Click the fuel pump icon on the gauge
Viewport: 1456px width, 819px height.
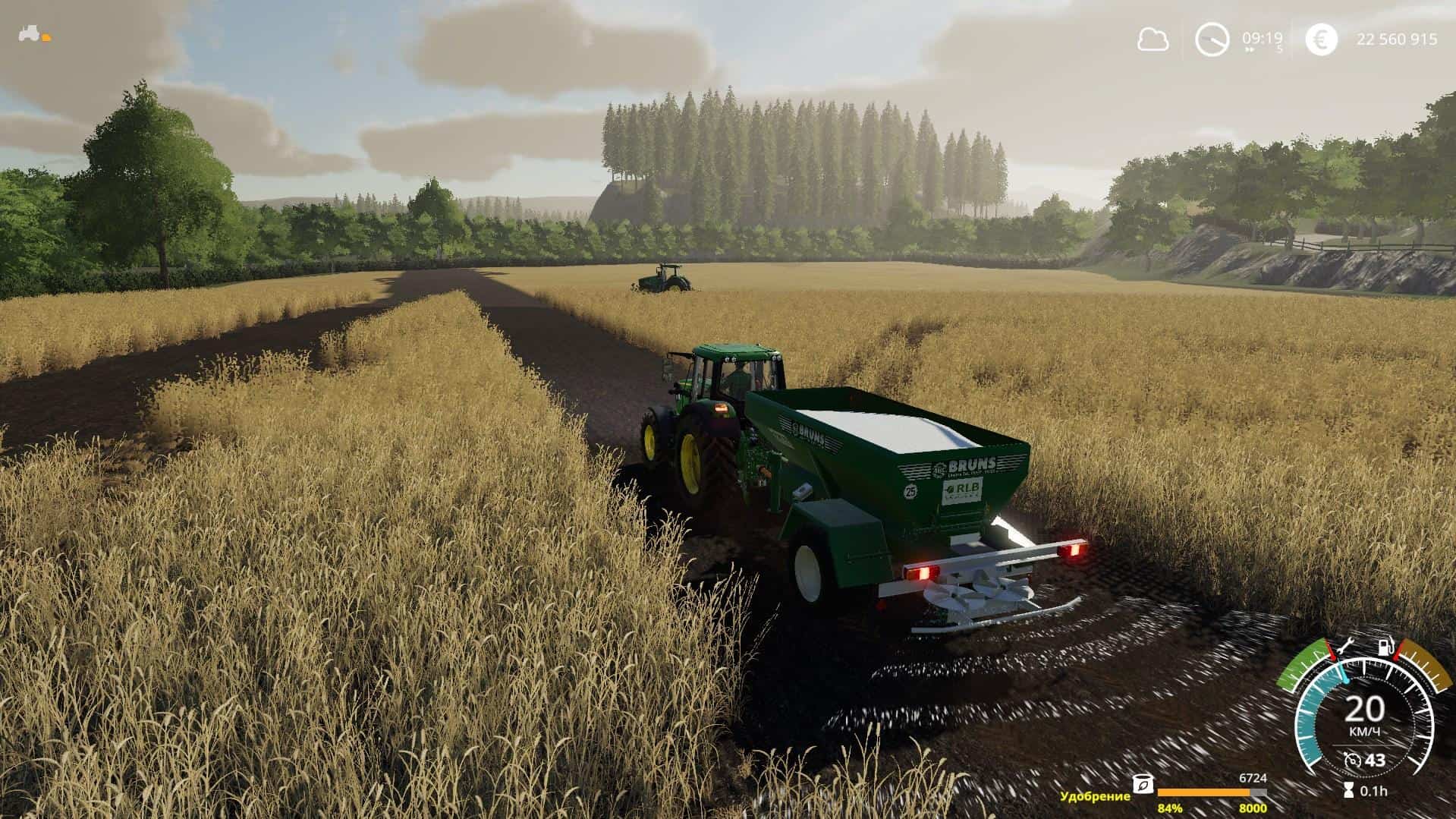click(x=1385, y=647)
